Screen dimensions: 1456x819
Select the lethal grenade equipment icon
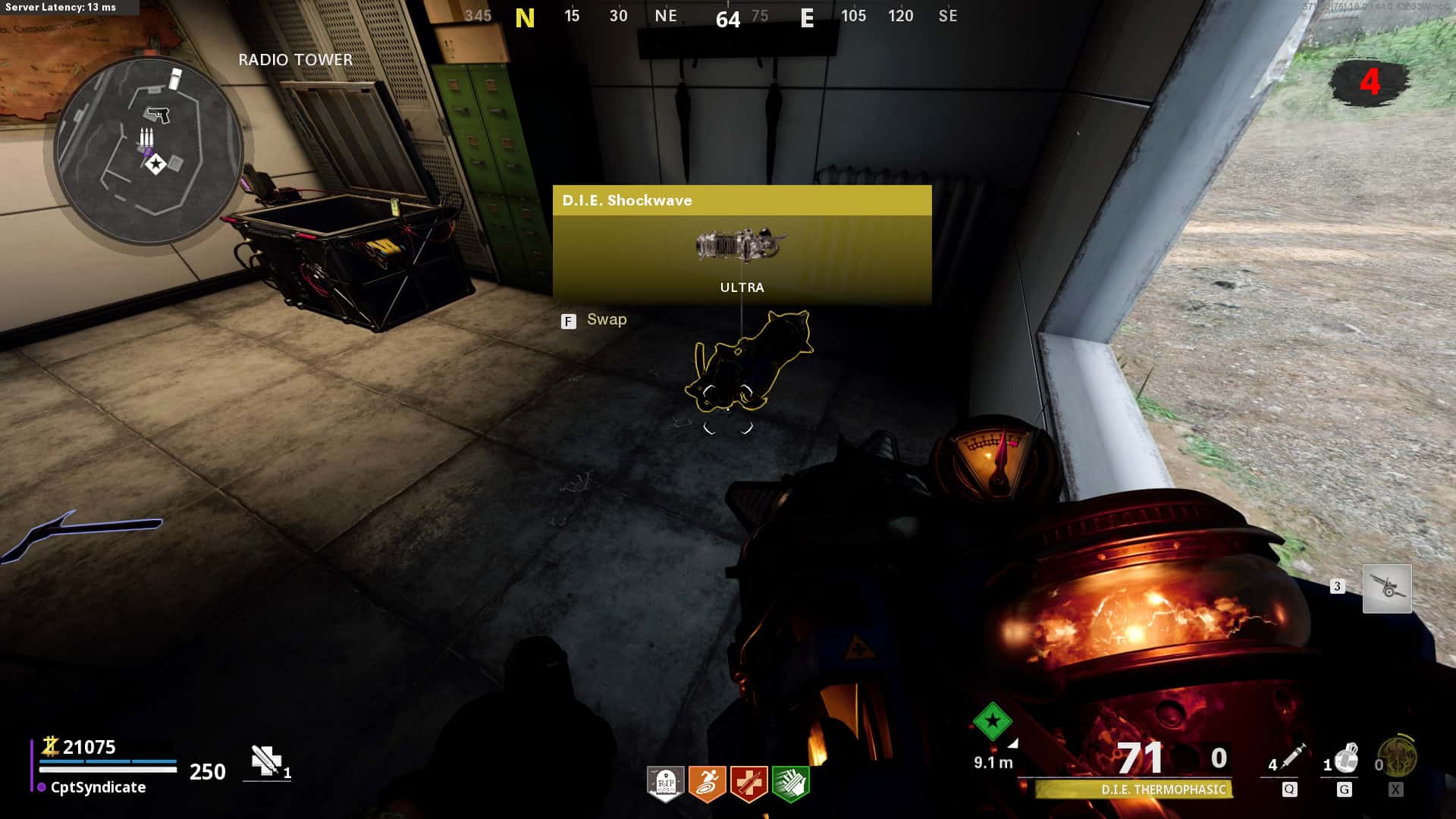click(1345, 758)
